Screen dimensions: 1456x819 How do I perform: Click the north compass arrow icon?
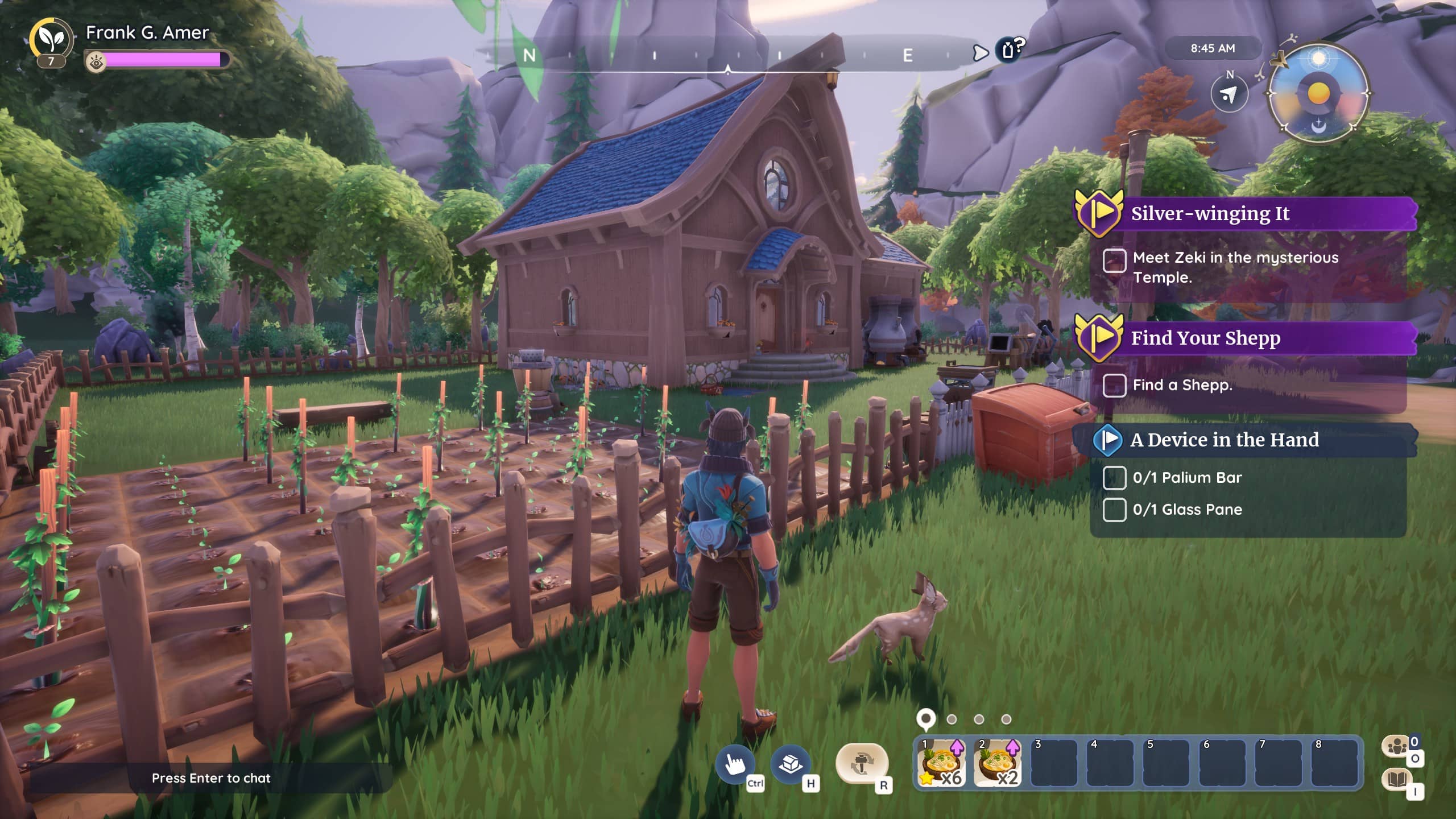click(x=1229, y=94)
